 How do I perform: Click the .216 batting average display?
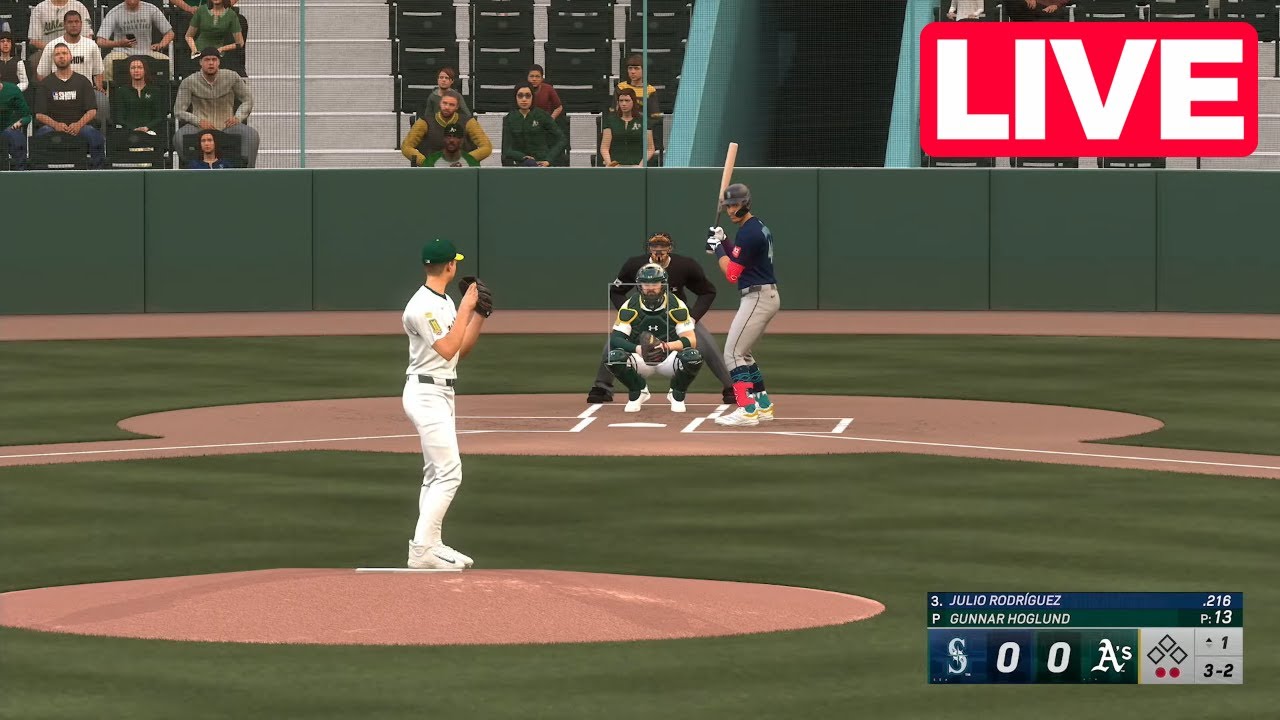point(1217,600)
